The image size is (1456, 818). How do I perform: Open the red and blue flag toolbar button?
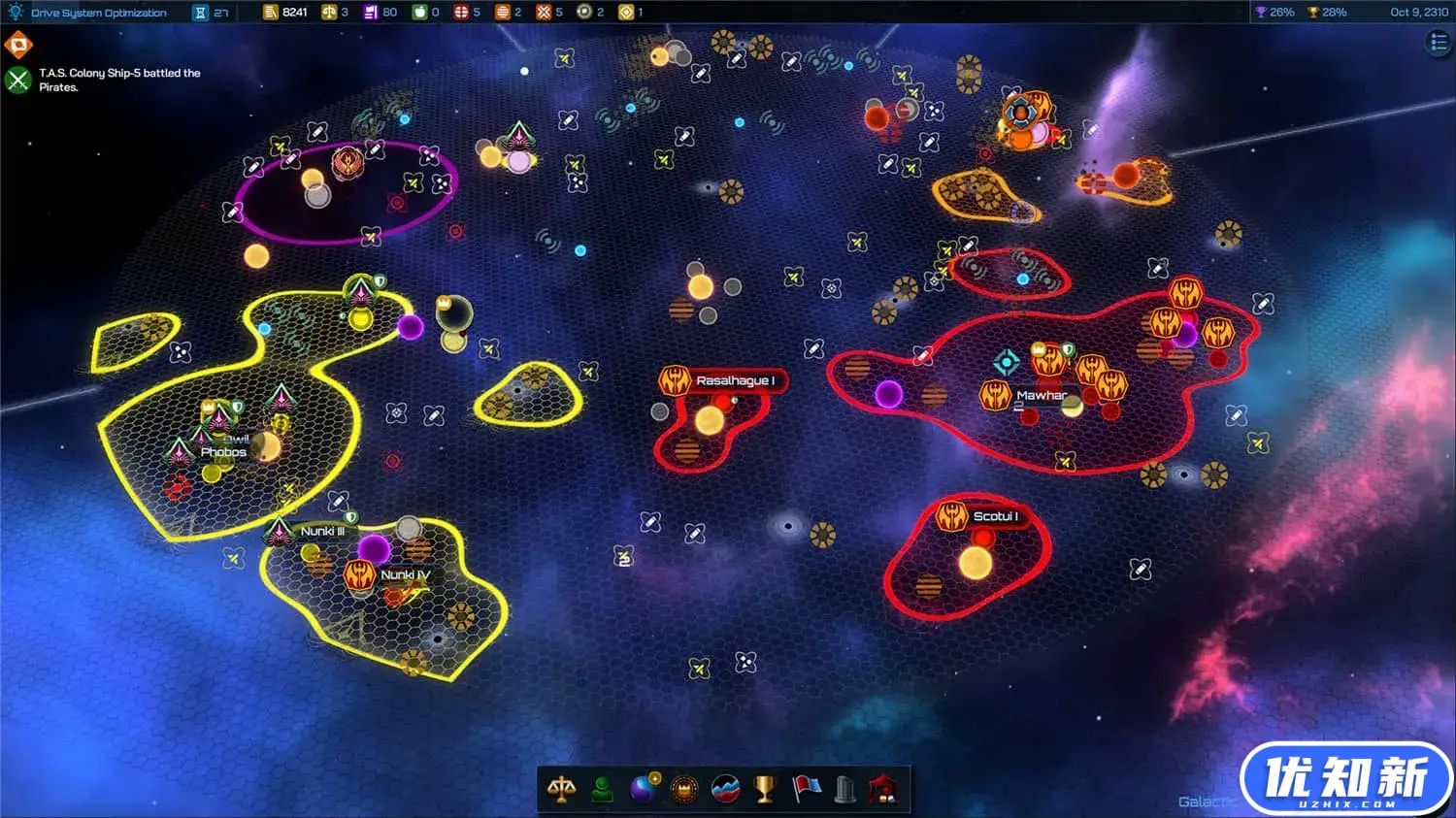[x=806, y=790]
